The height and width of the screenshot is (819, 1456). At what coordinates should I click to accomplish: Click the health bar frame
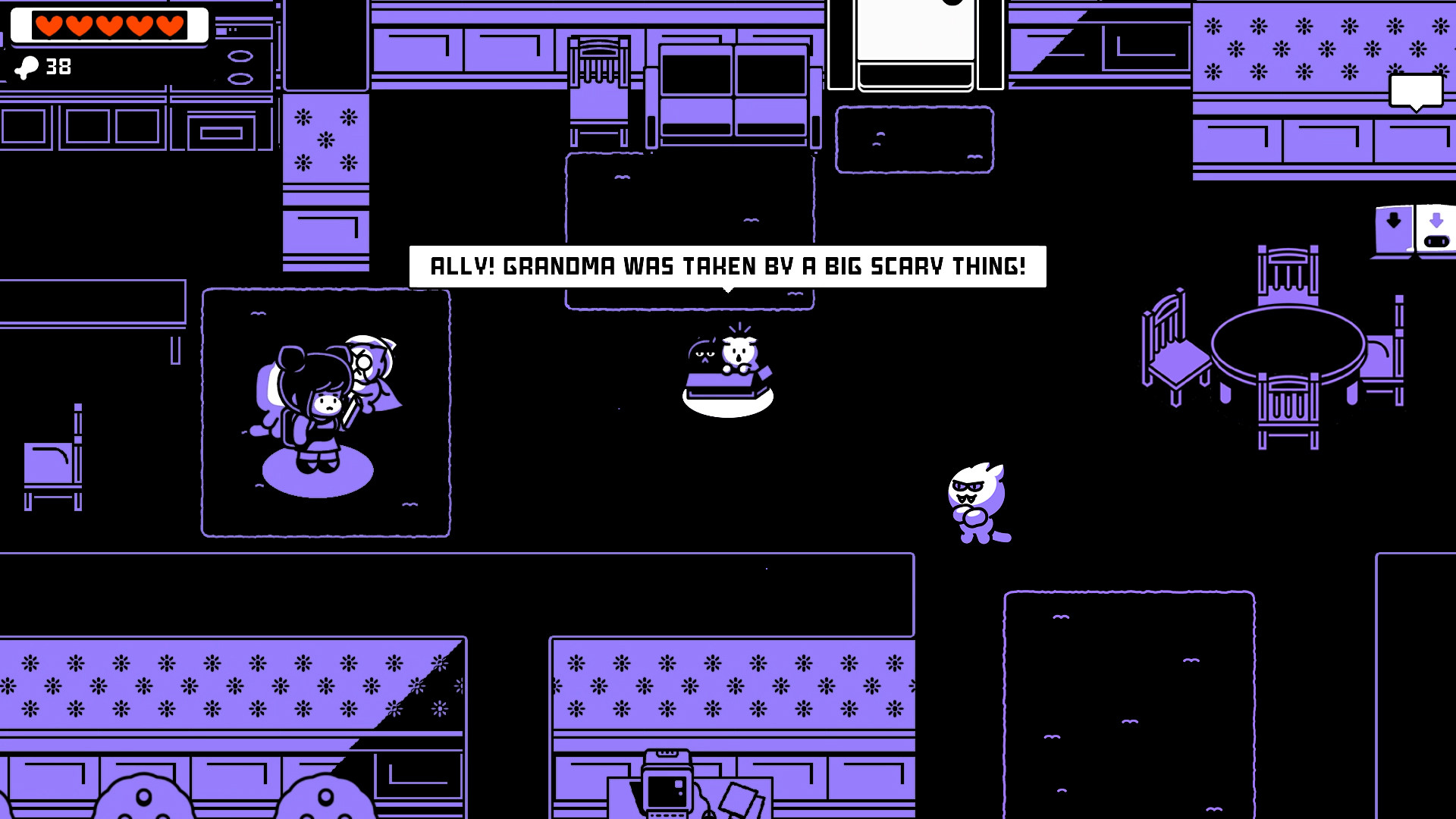[108, 25]
